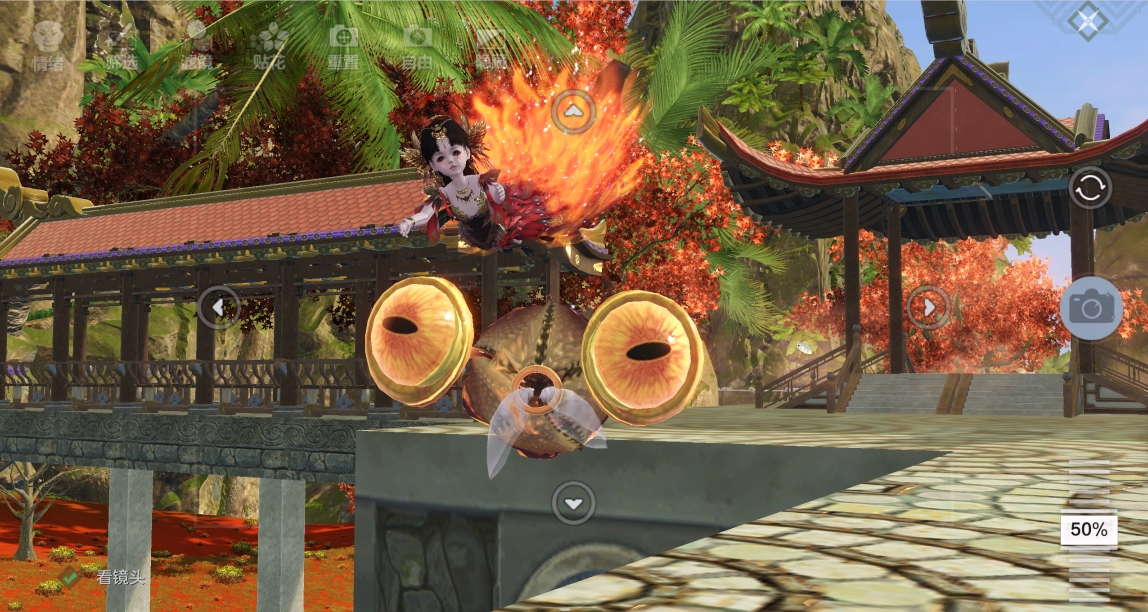The image size is (1148, 612).
Task: Move the camera down with the down arrow
Action: tap(573, 503)
